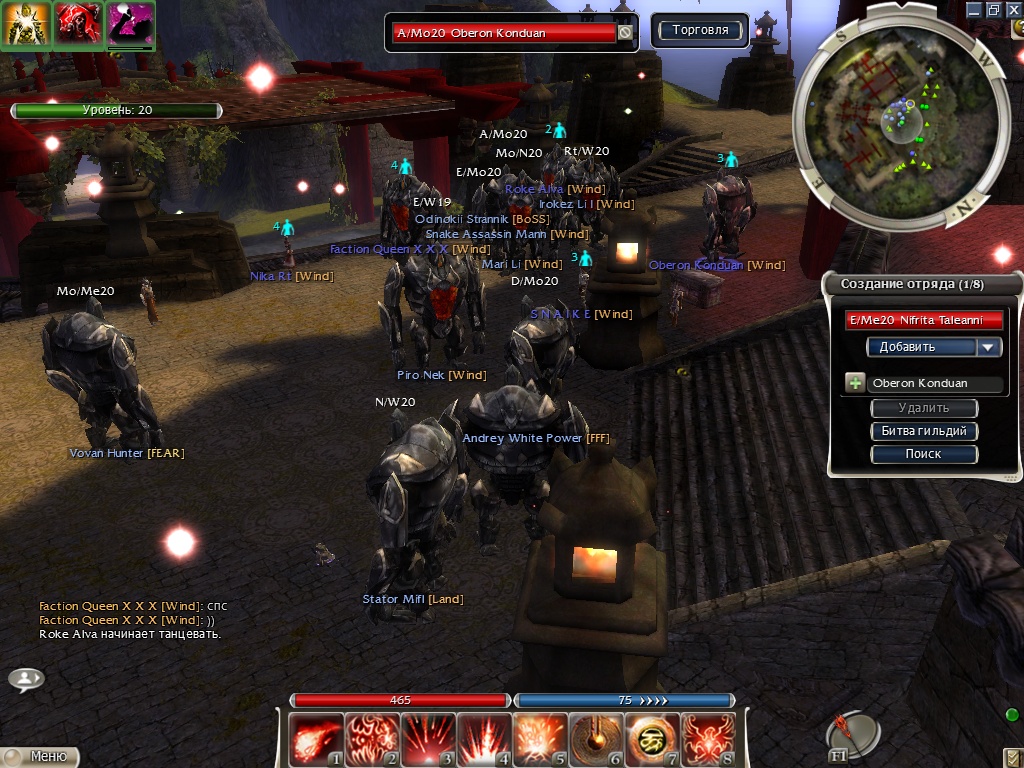Image resolution: width=1024 pixels, height=768 pixels.
Task: Accept Oberon Konduan with the green plus
Action: pyautogui.click(x=855, y=383)
